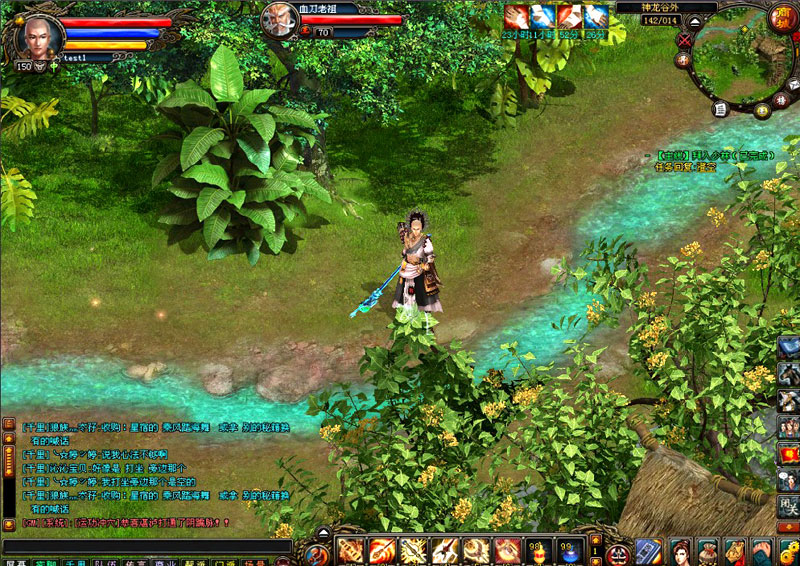The image size is (800, 566).
Task: Click the first buff icon showing 23小时
Action: 516,17
